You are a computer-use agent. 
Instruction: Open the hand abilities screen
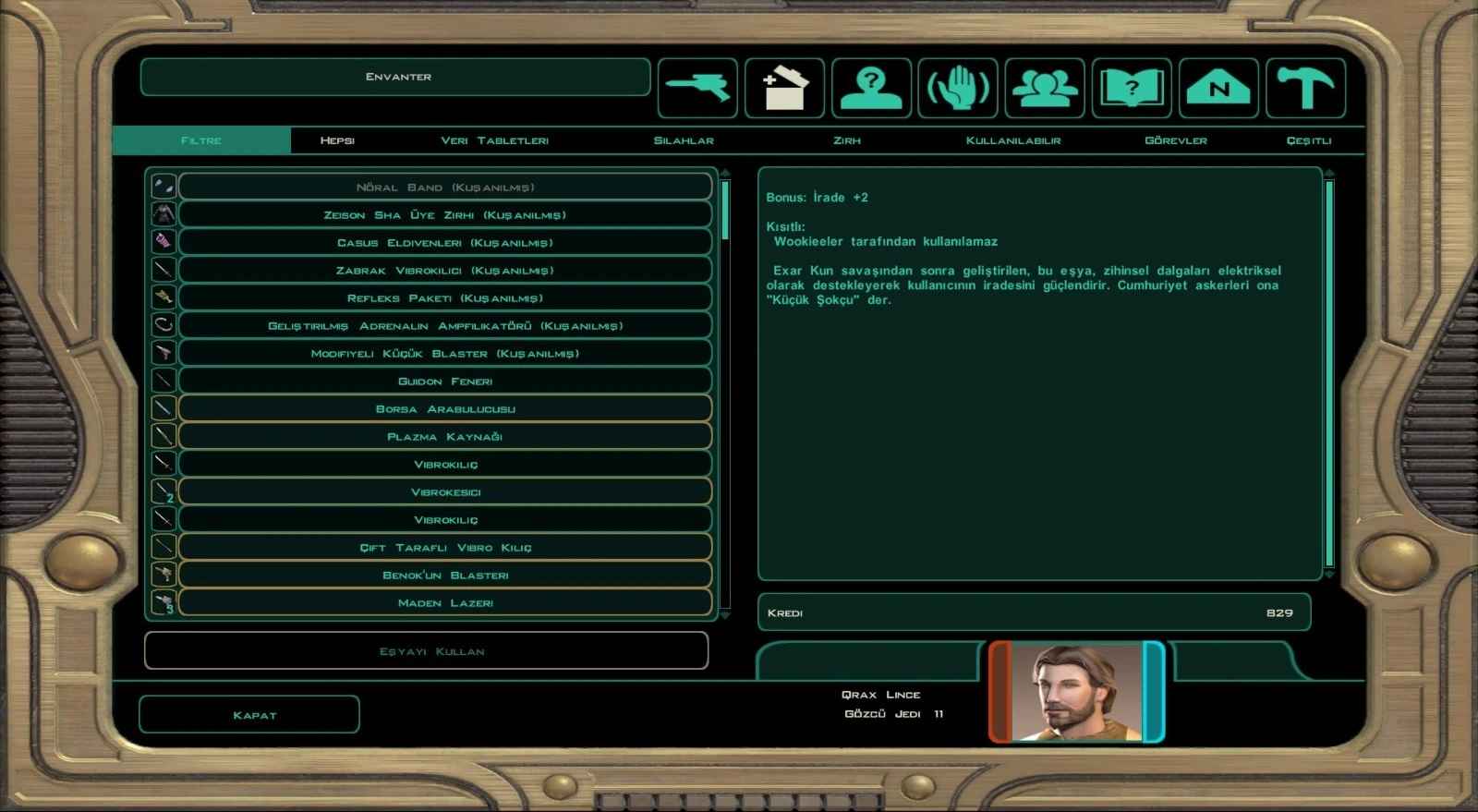(x=958, y=89)
